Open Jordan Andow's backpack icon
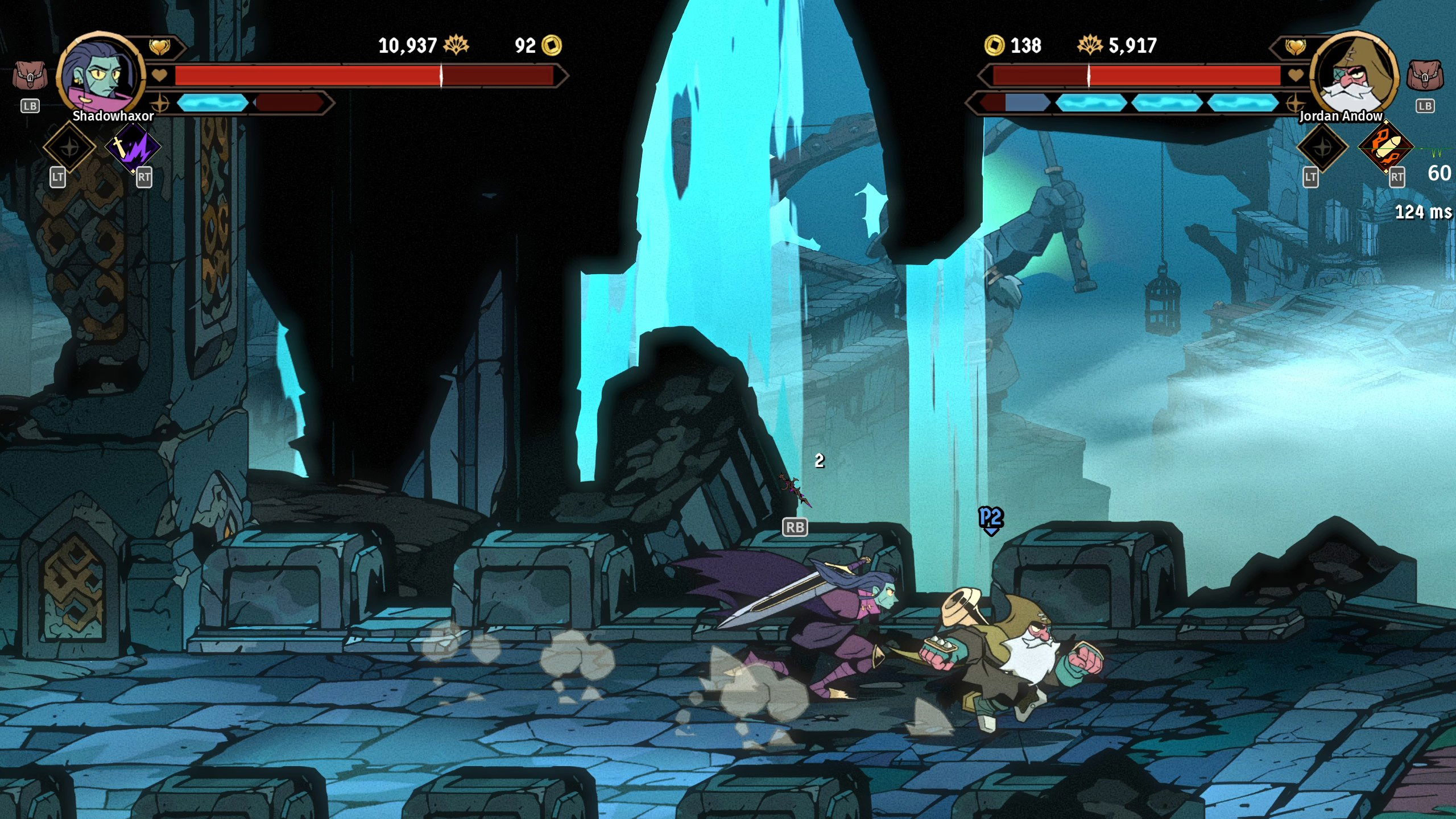The height and width of the screenshot is (819, 1456). click(x=1425, y=76)
